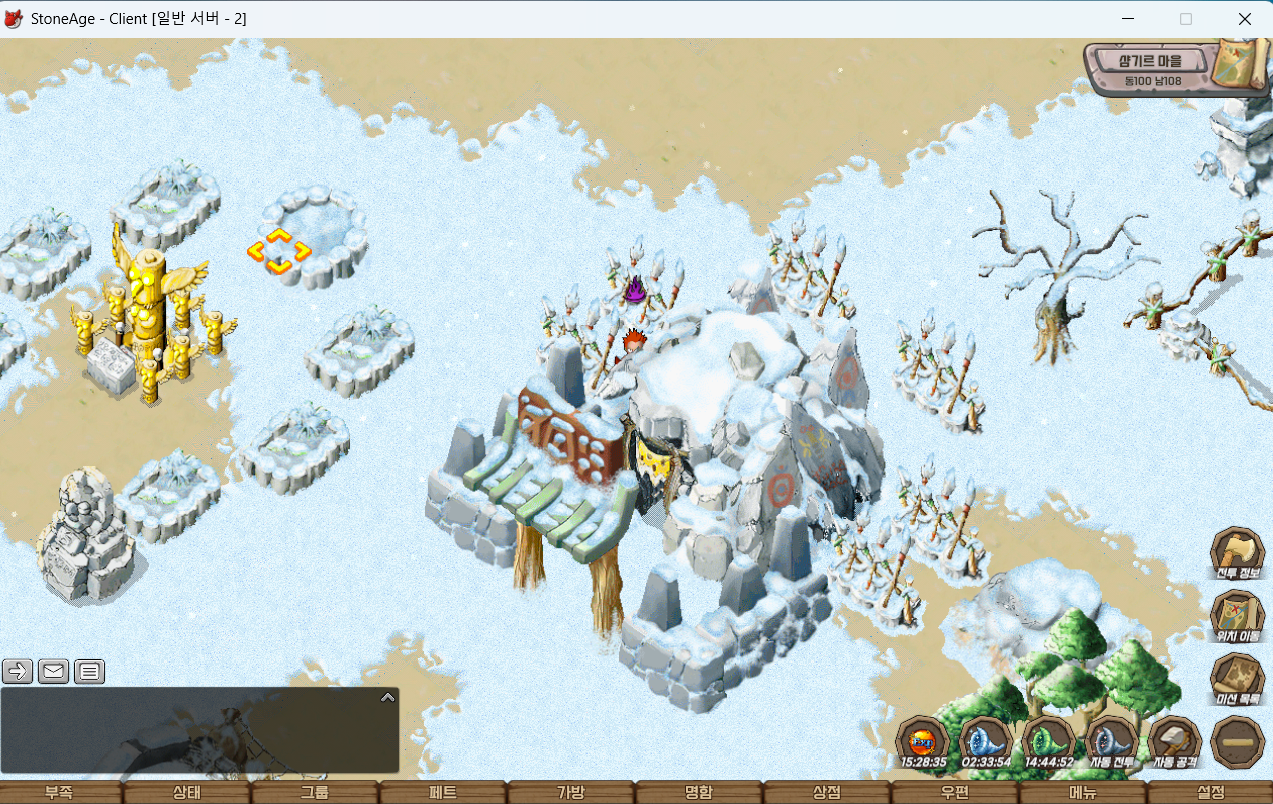Toggle 자동 공격 auto attack
The height and width of the screenshot is (804, 1273).
1174,742
